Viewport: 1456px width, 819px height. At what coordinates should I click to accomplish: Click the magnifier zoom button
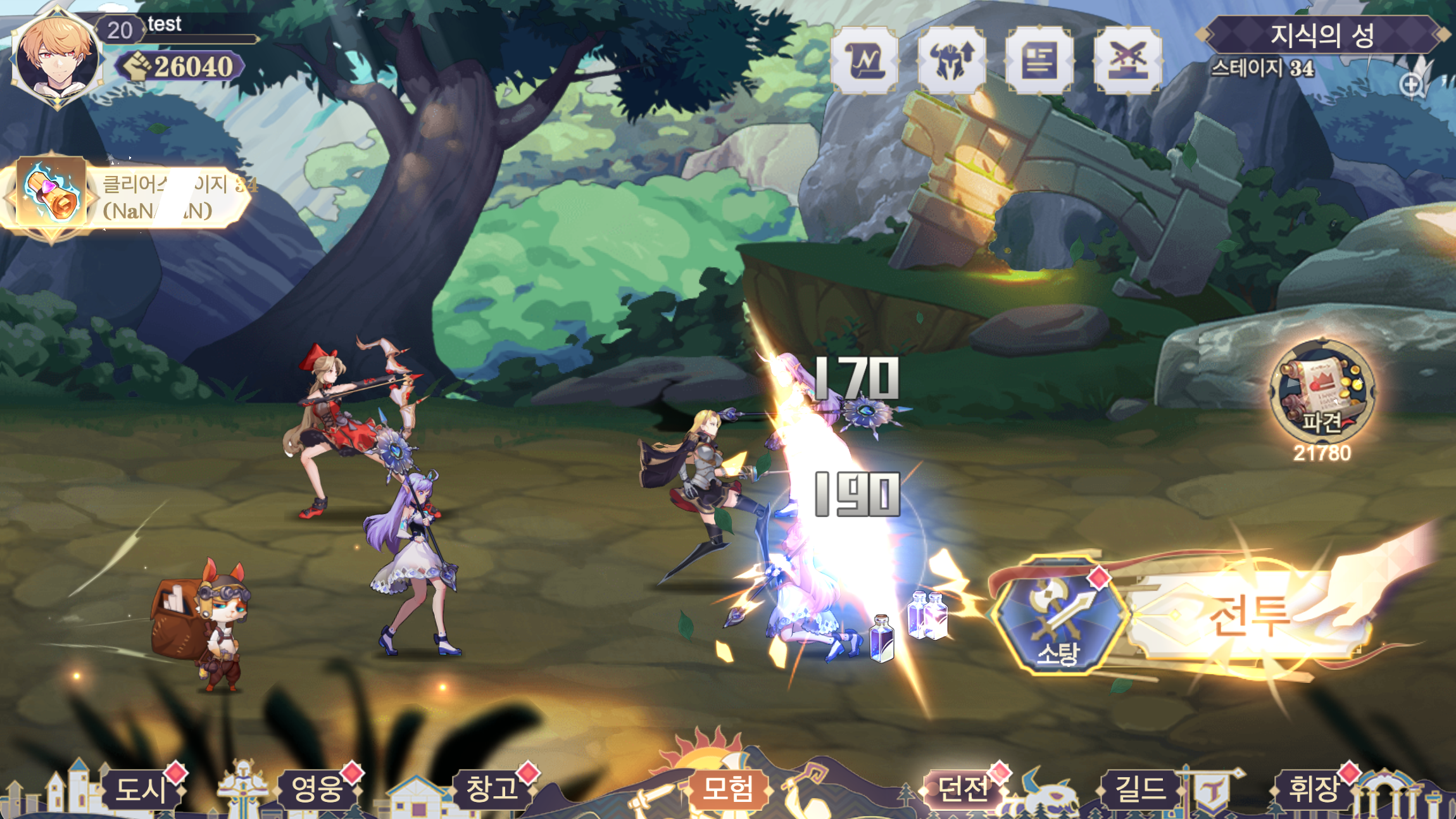pos(1412,85)
